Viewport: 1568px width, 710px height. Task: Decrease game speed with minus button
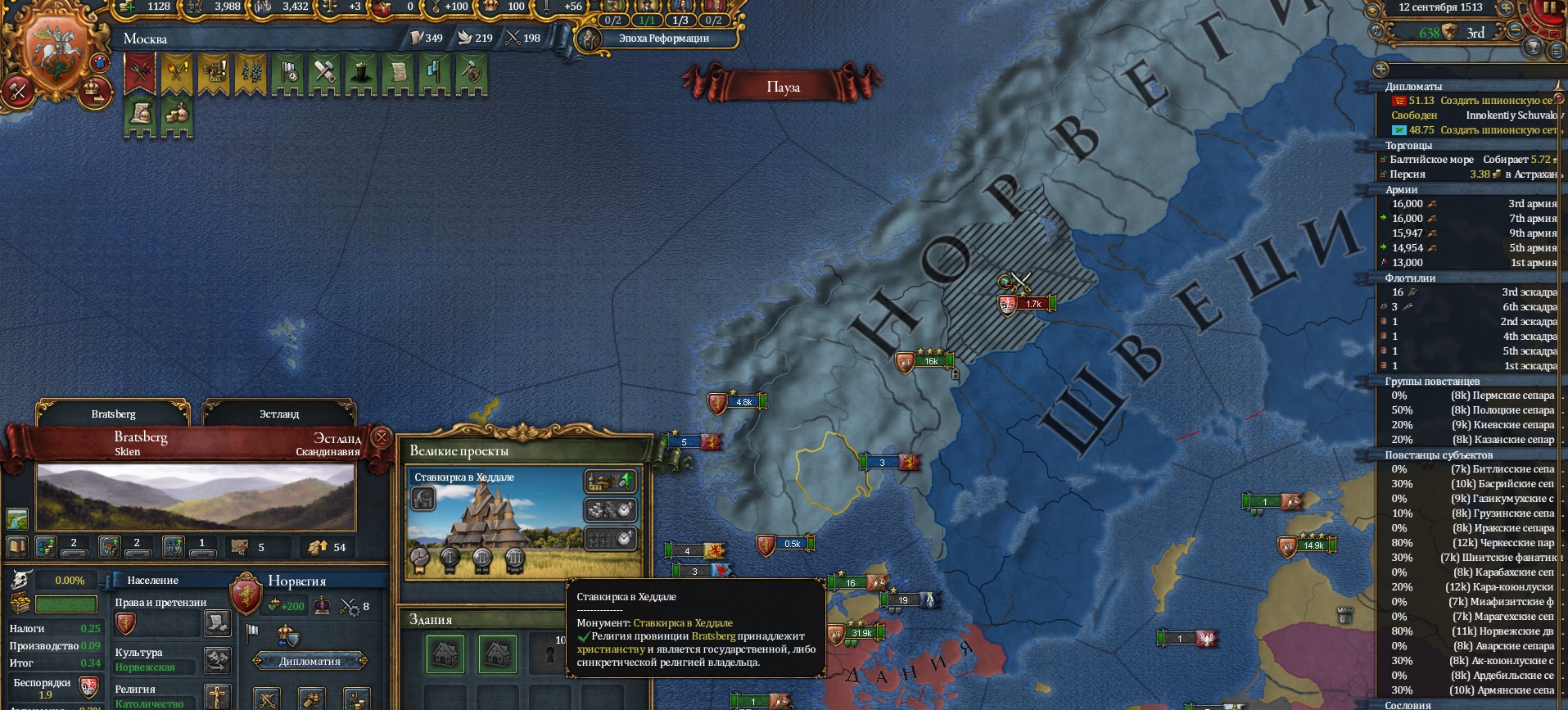click(x=1516, y=31)
